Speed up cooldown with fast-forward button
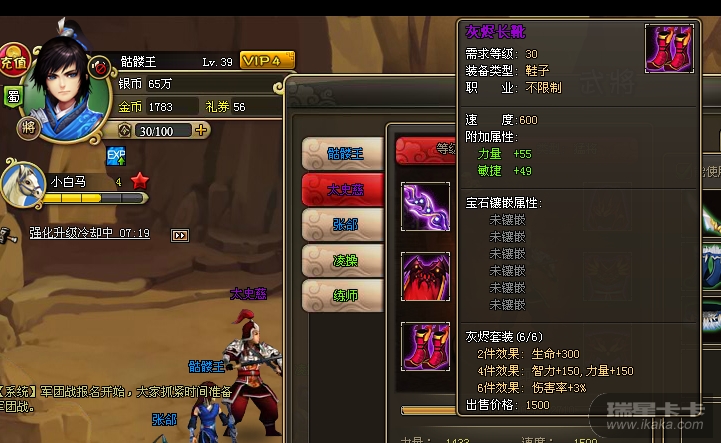The width and height of the screenshot is (721, 443). click(x=180, y=235)
